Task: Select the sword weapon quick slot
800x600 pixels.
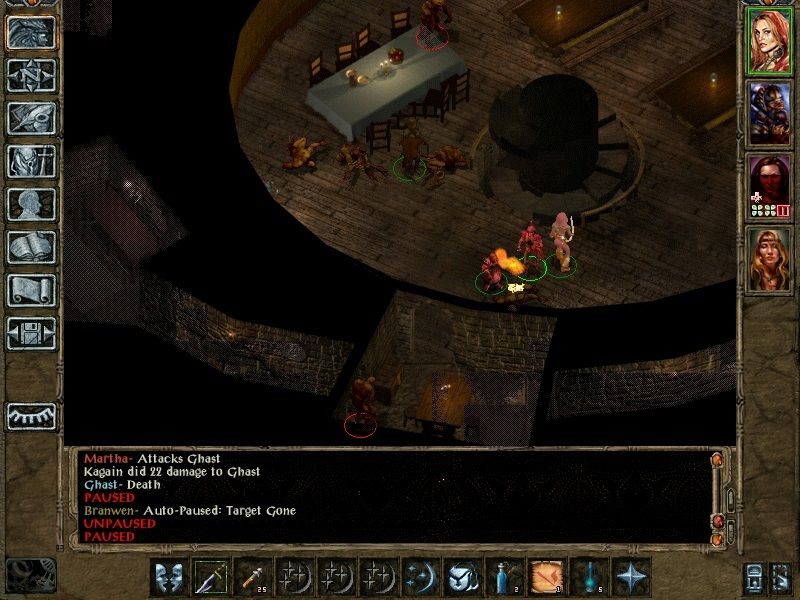Action: pos(212,578)
